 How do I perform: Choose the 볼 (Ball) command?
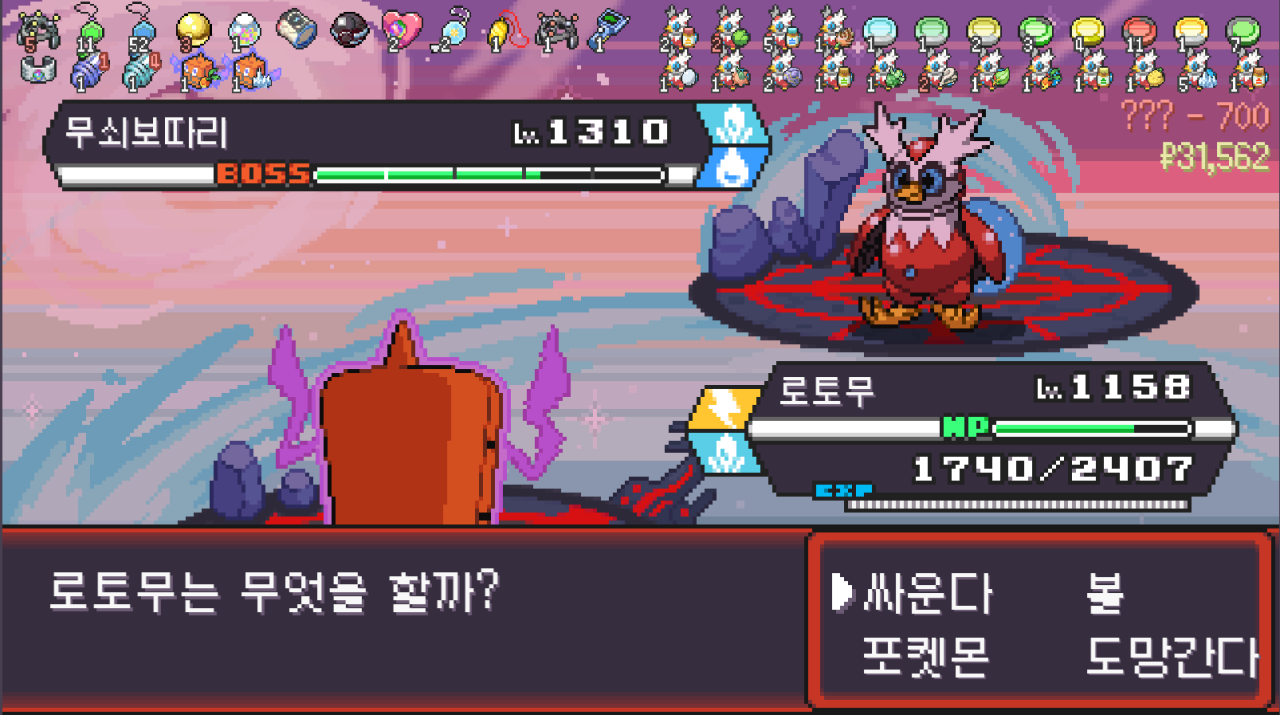(x=1106, y=594)
